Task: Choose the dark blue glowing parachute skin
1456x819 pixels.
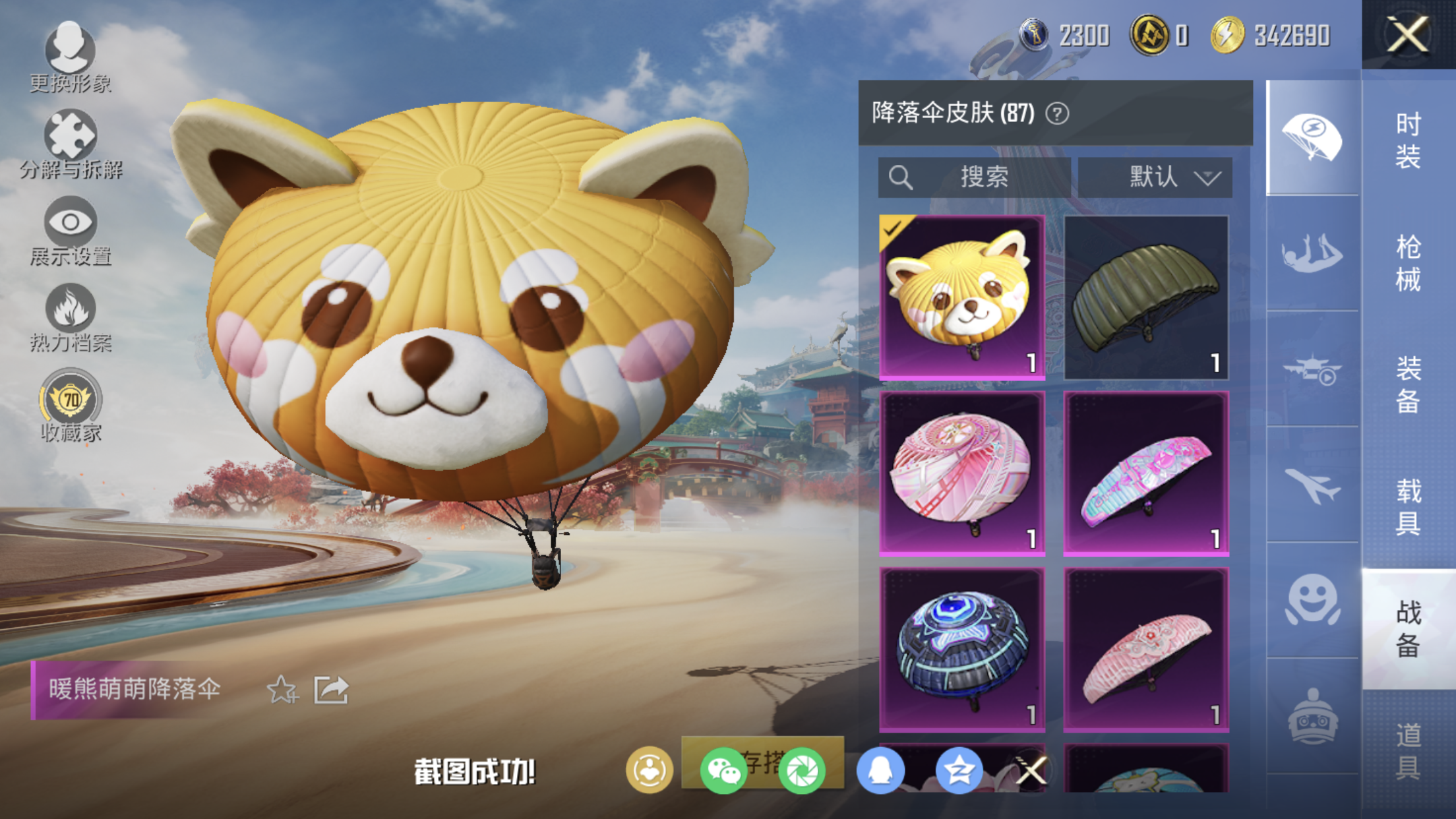Action: point(962,650)
